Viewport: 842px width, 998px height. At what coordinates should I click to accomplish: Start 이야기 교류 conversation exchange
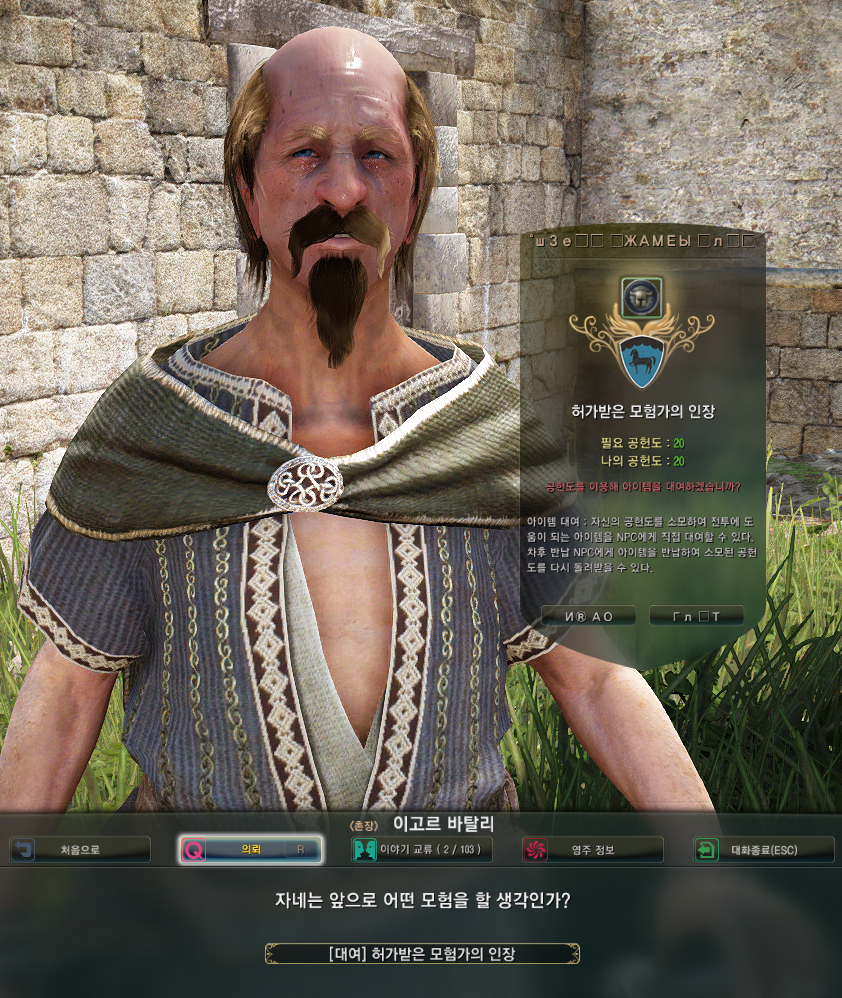tap(421, 850)
